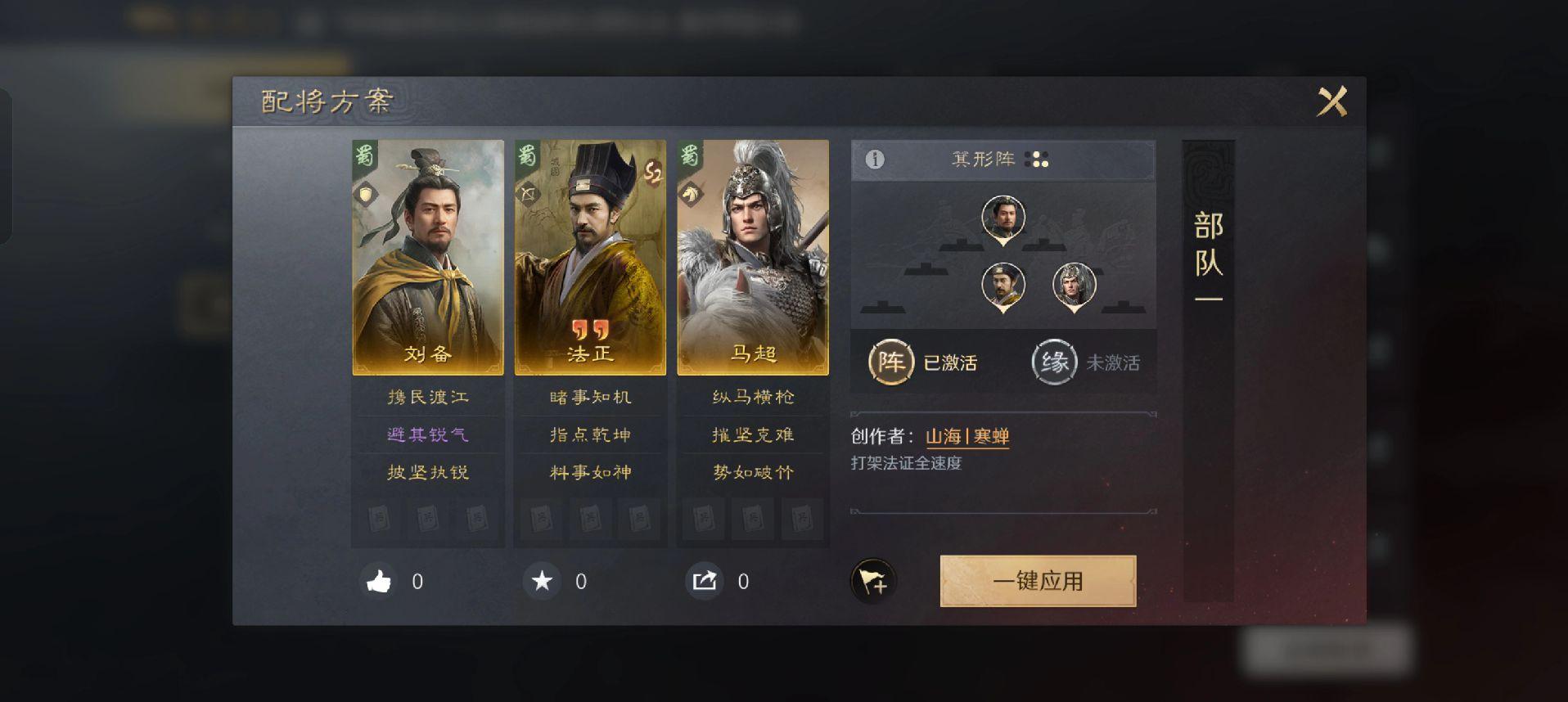Show formation info for 箕形阵

(x=875, y=160)
